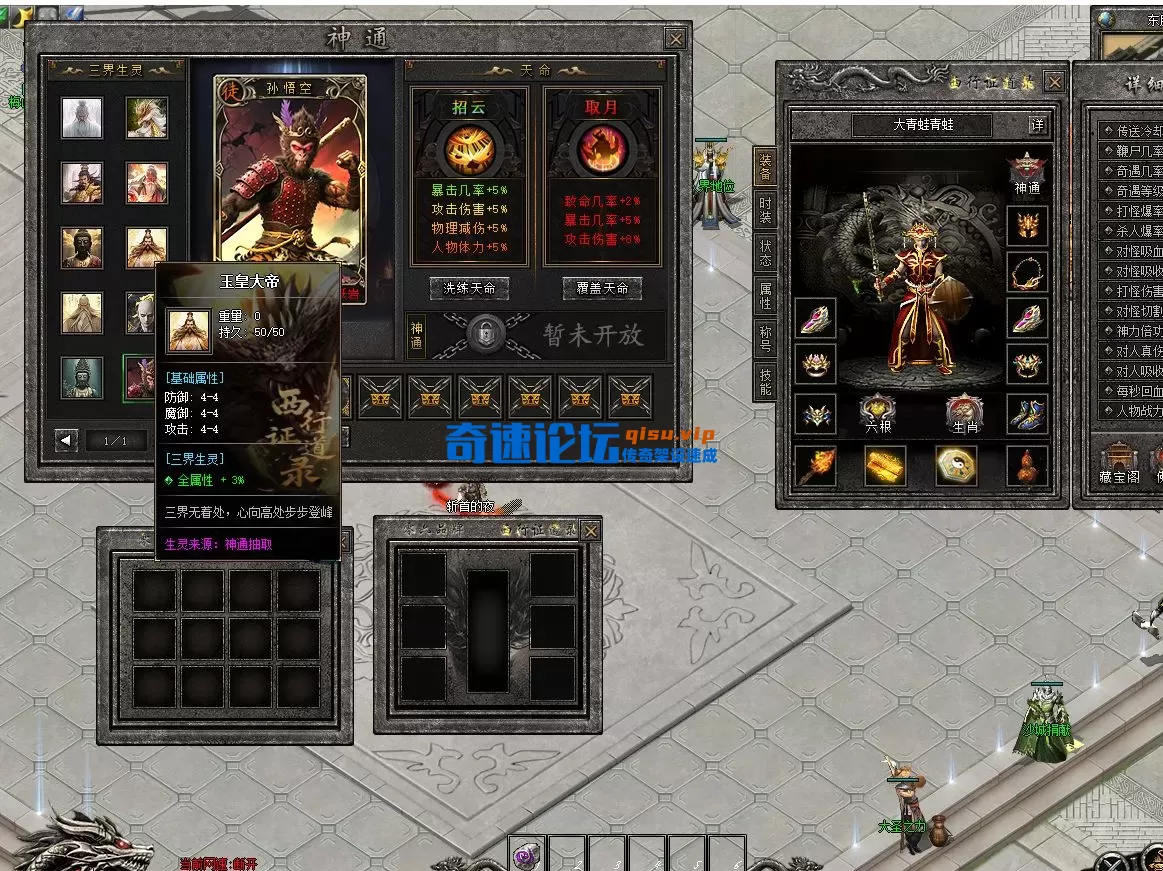Screen dimensions: 1163x871
Task: Open the 属性 tab
Action: click(765, 296)
